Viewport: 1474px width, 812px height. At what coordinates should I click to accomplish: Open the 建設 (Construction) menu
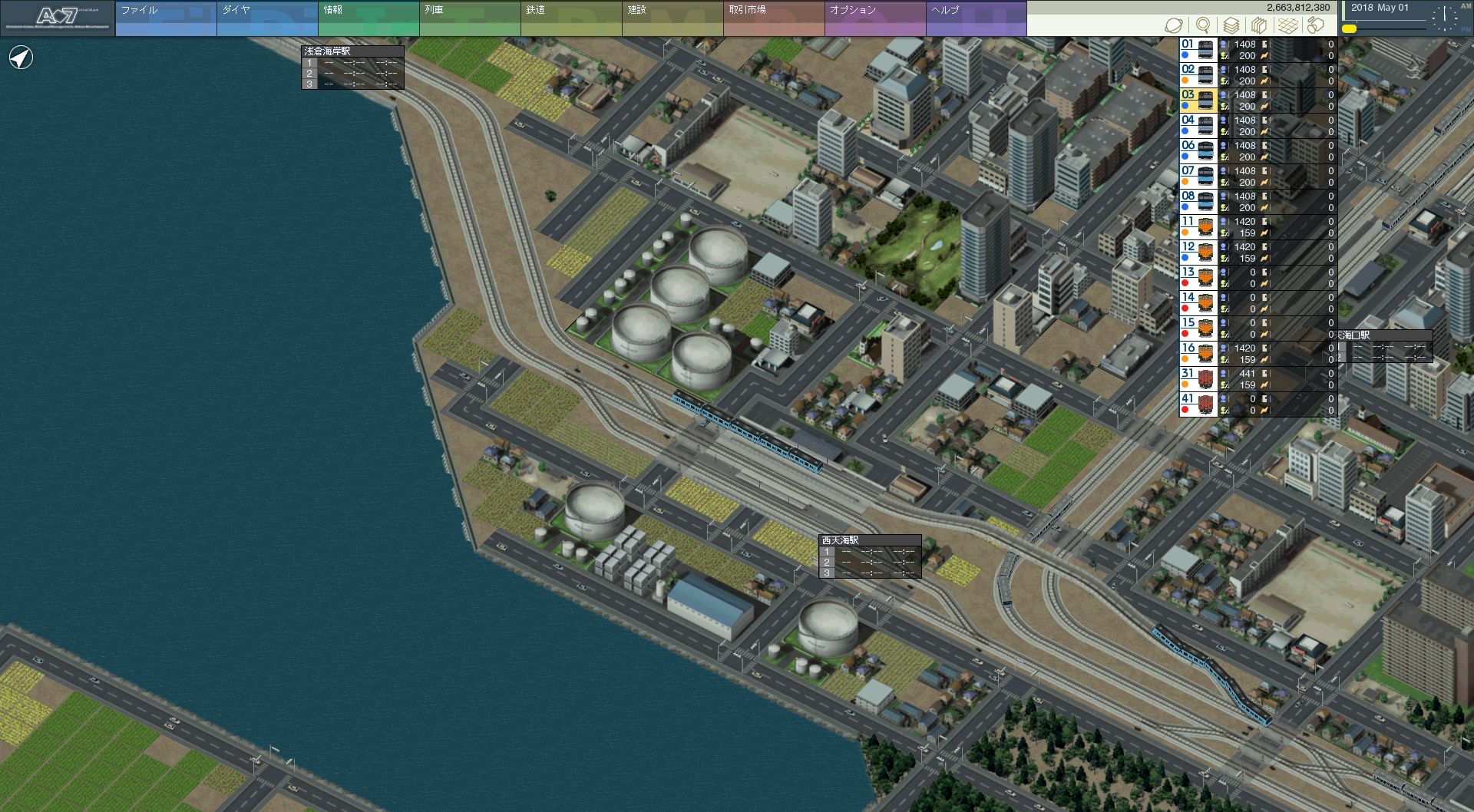coord(672,18)
